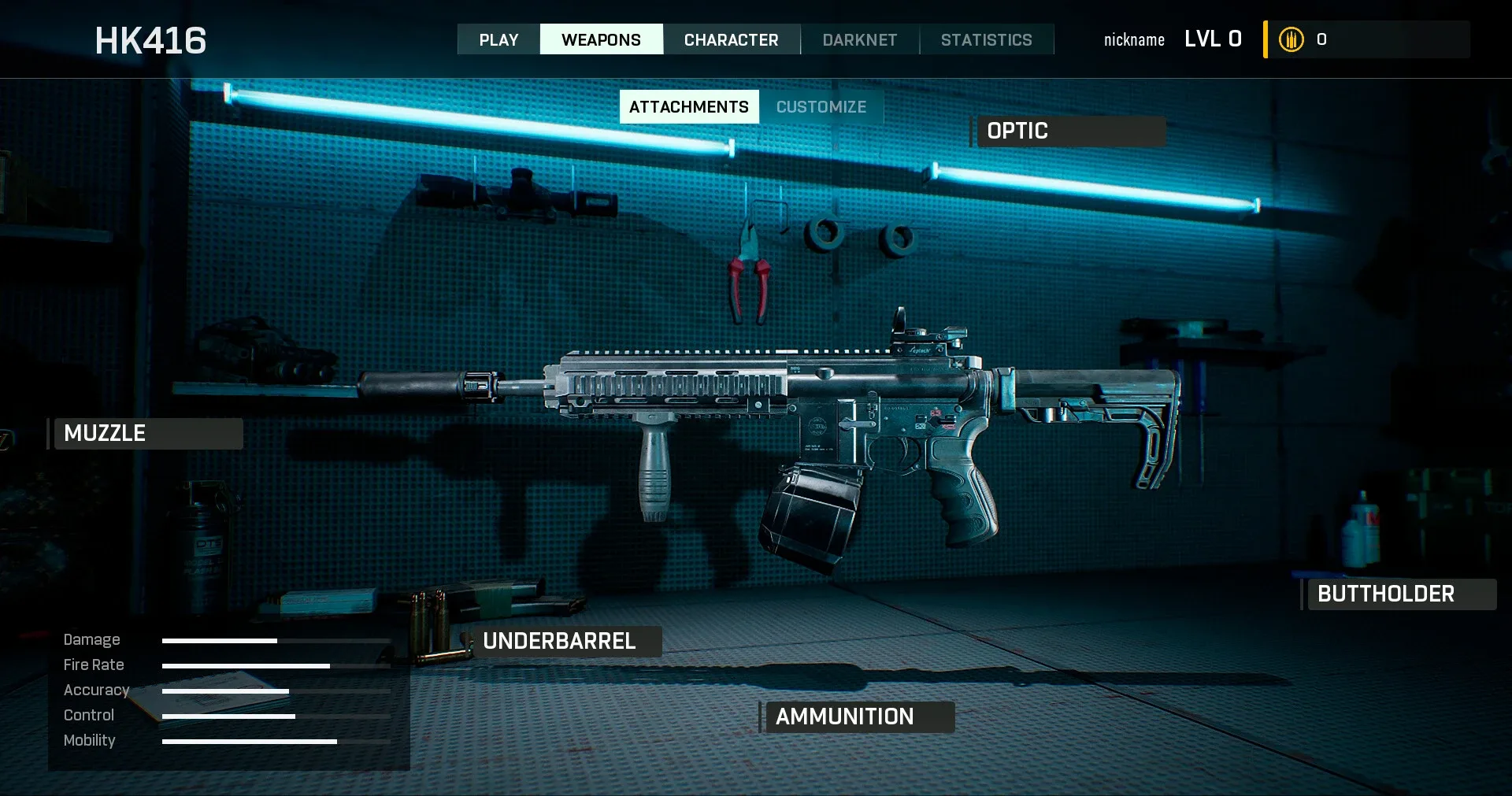
Task: Open the OPTIC attachment slot
Action: 1069,131
